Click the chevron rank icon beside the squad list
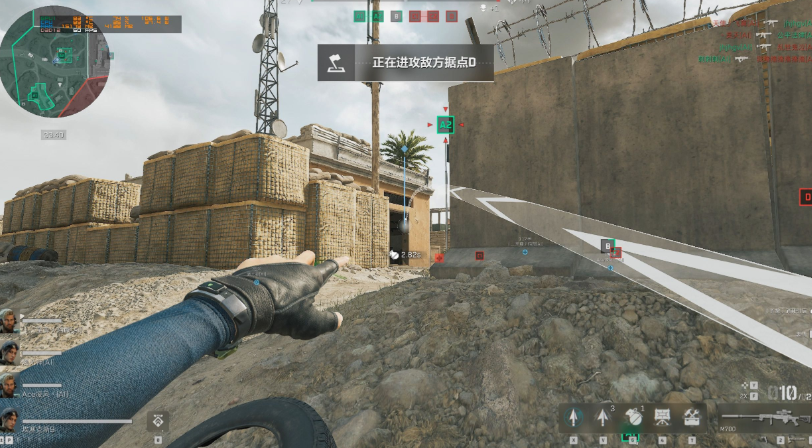812x448 pixels. (x=158, y=422)
